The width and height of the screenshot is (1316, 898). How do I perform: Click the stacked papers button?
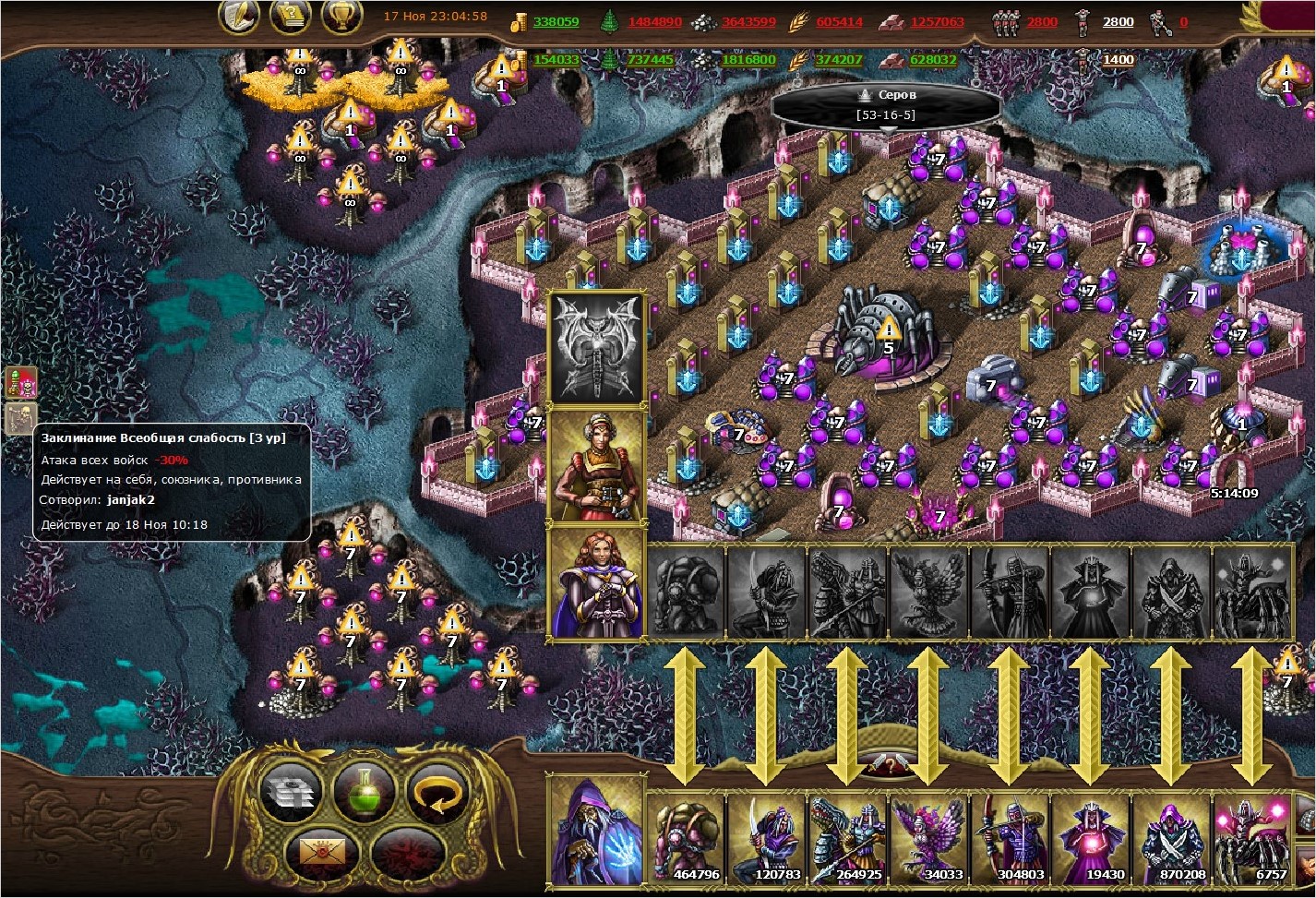tap(291, 792)
